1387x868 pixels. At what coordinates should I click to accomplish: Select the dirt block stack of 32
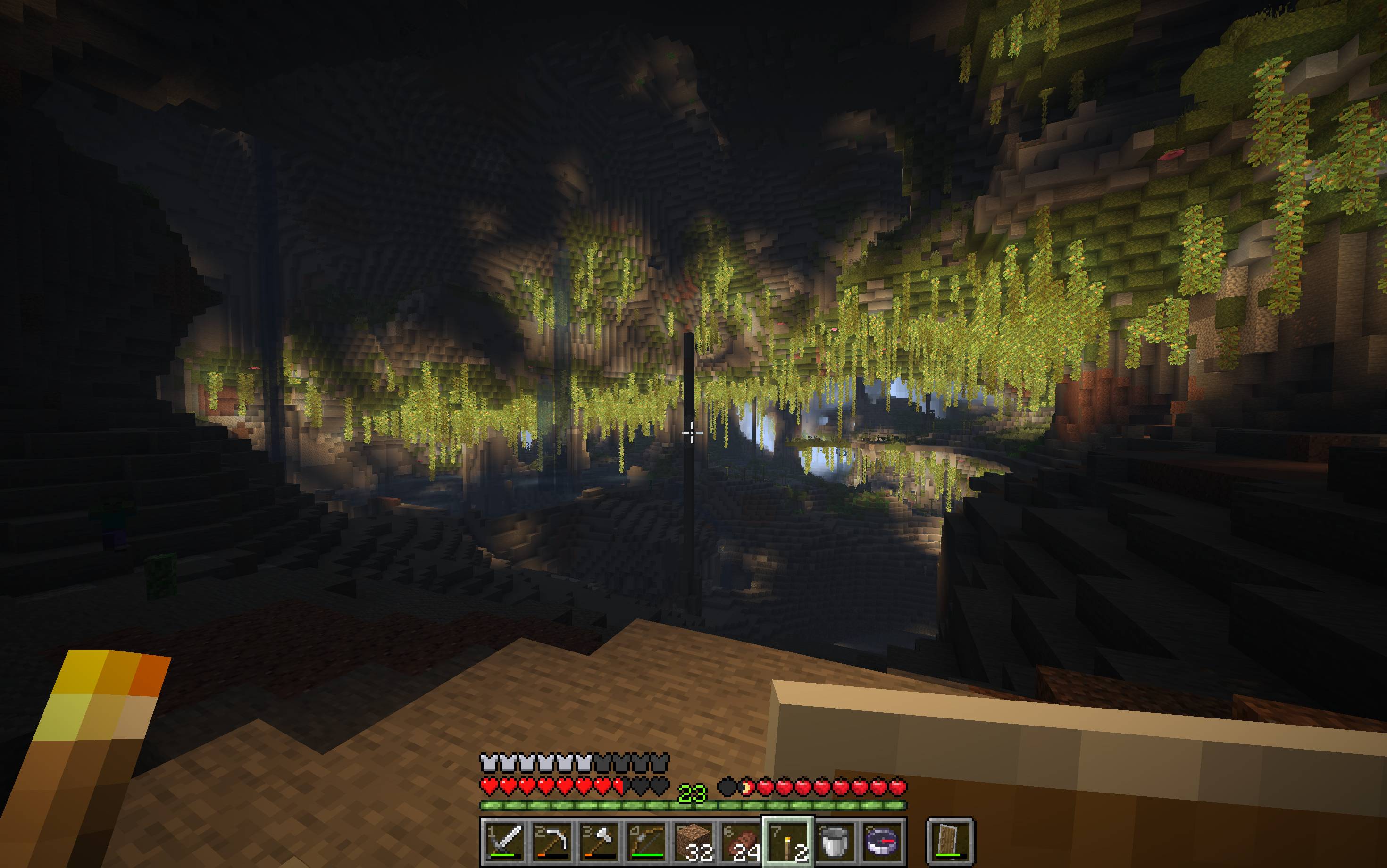pos(693,842)
